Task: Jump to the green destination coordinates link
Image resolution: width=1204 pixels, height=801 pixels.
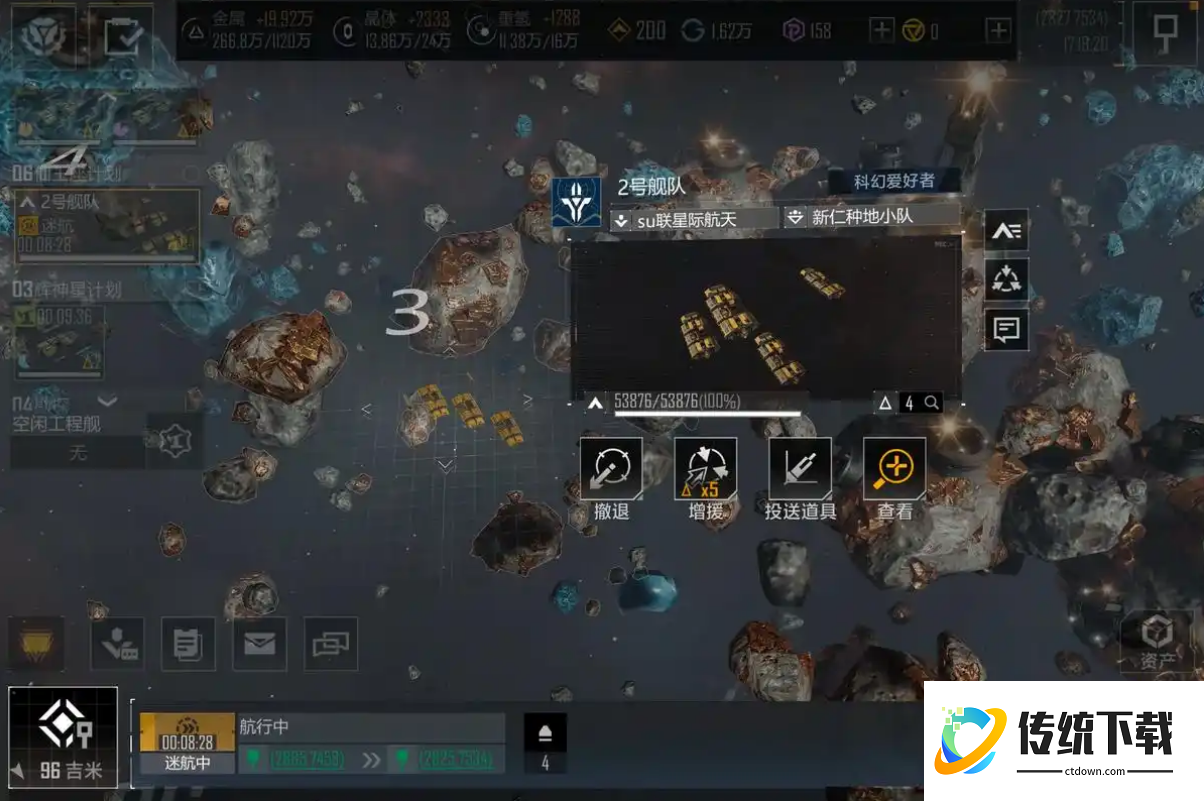Action: [456, 759]
